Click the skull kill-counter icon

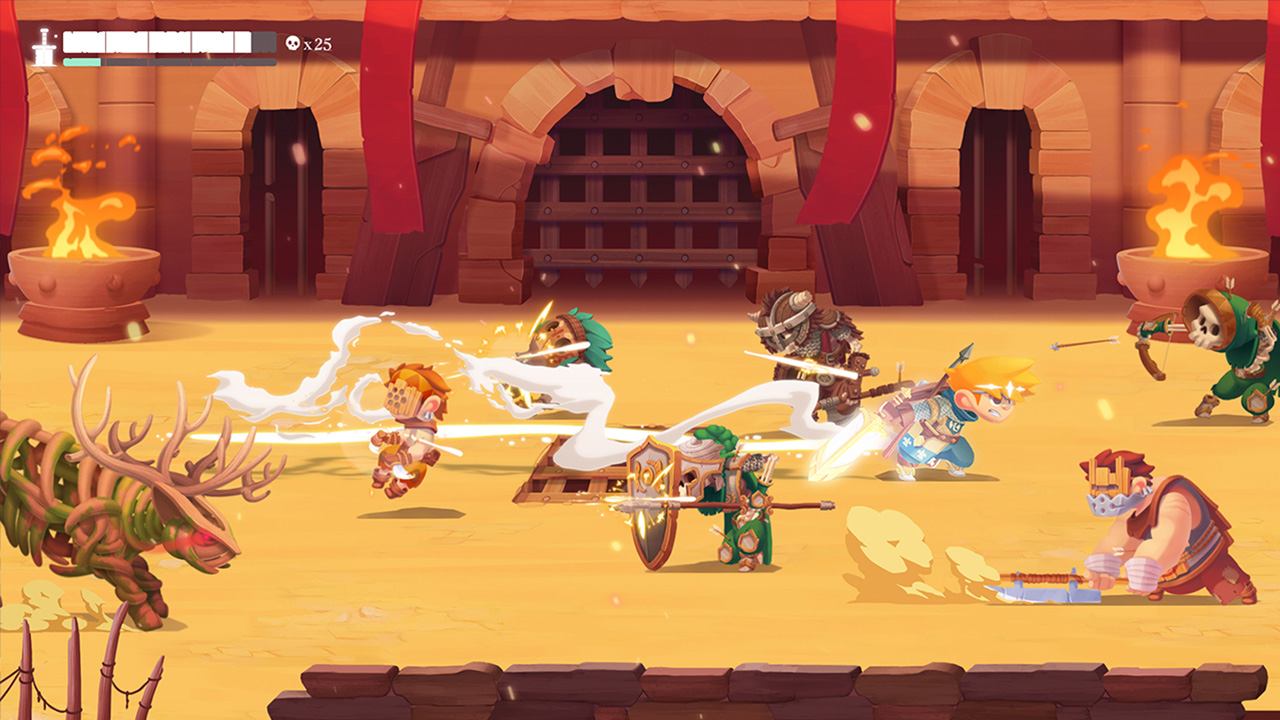[x=293, y=43]
